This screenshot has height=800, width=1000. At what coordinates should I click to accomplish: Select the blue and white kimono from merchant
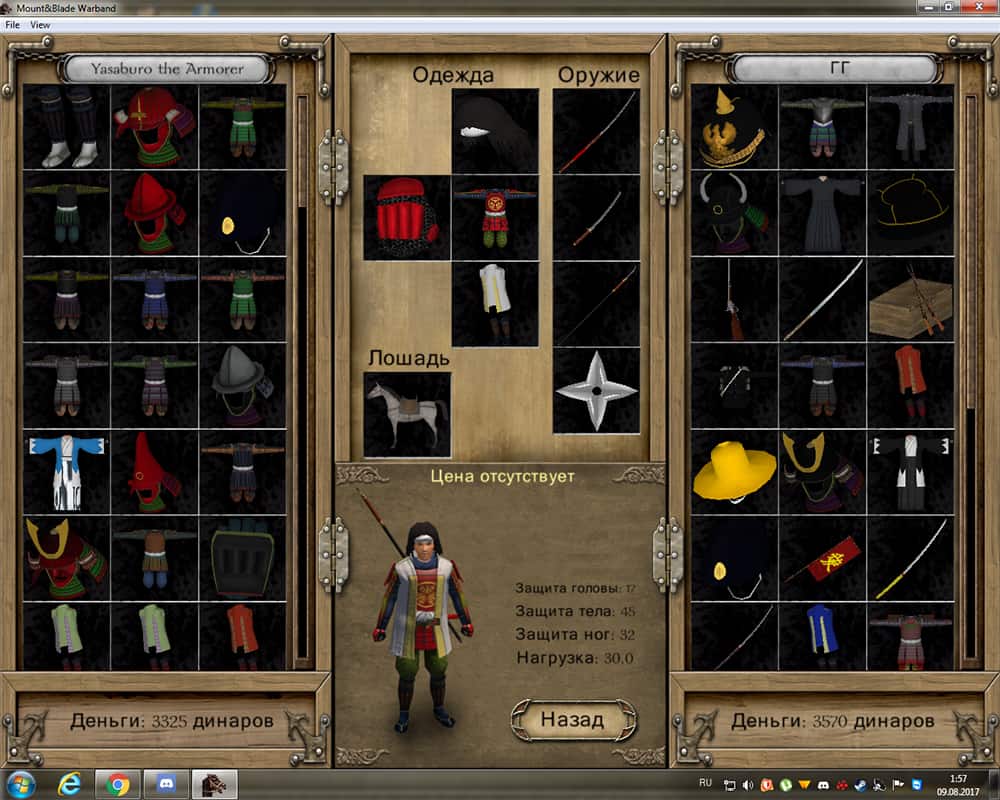[x=67, y=471]
